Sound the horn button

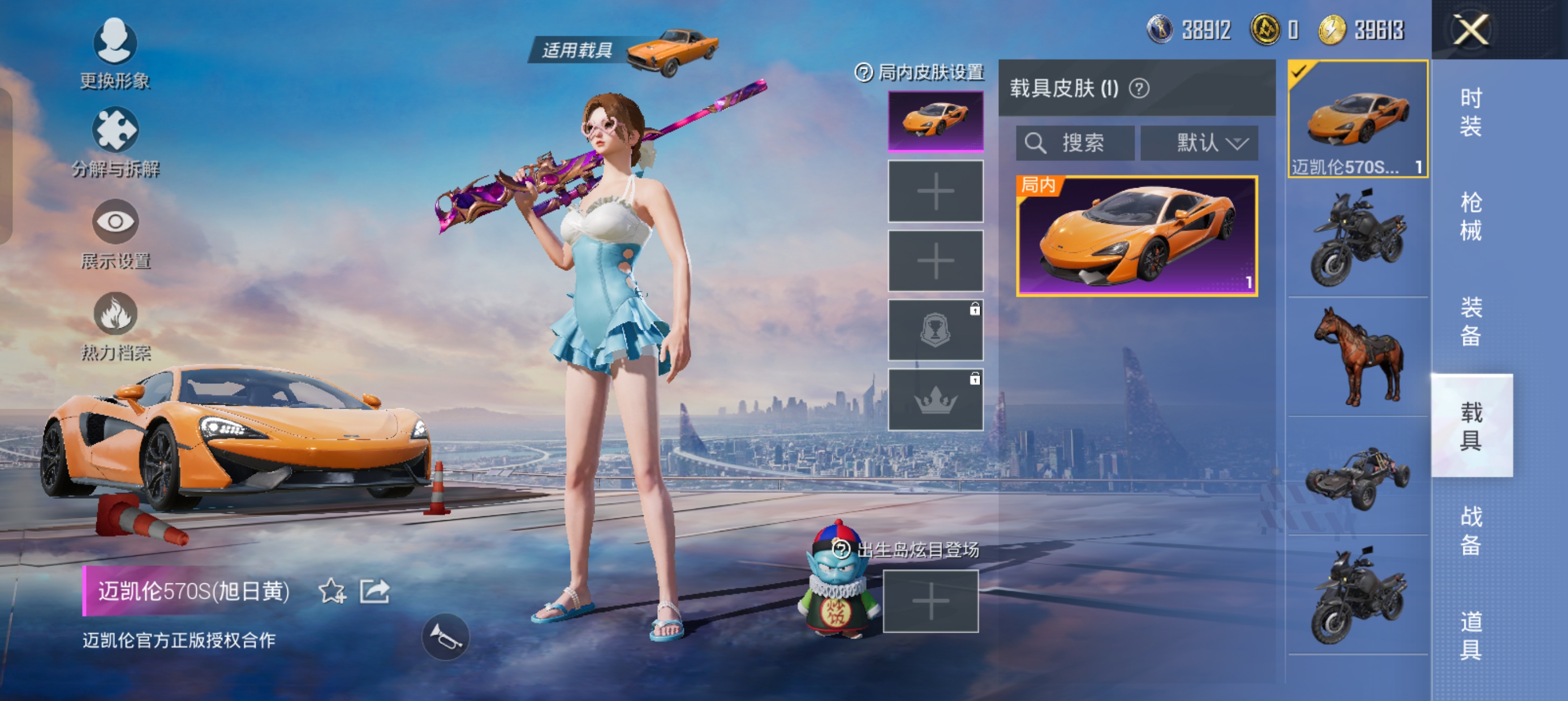tap(446, 637)
